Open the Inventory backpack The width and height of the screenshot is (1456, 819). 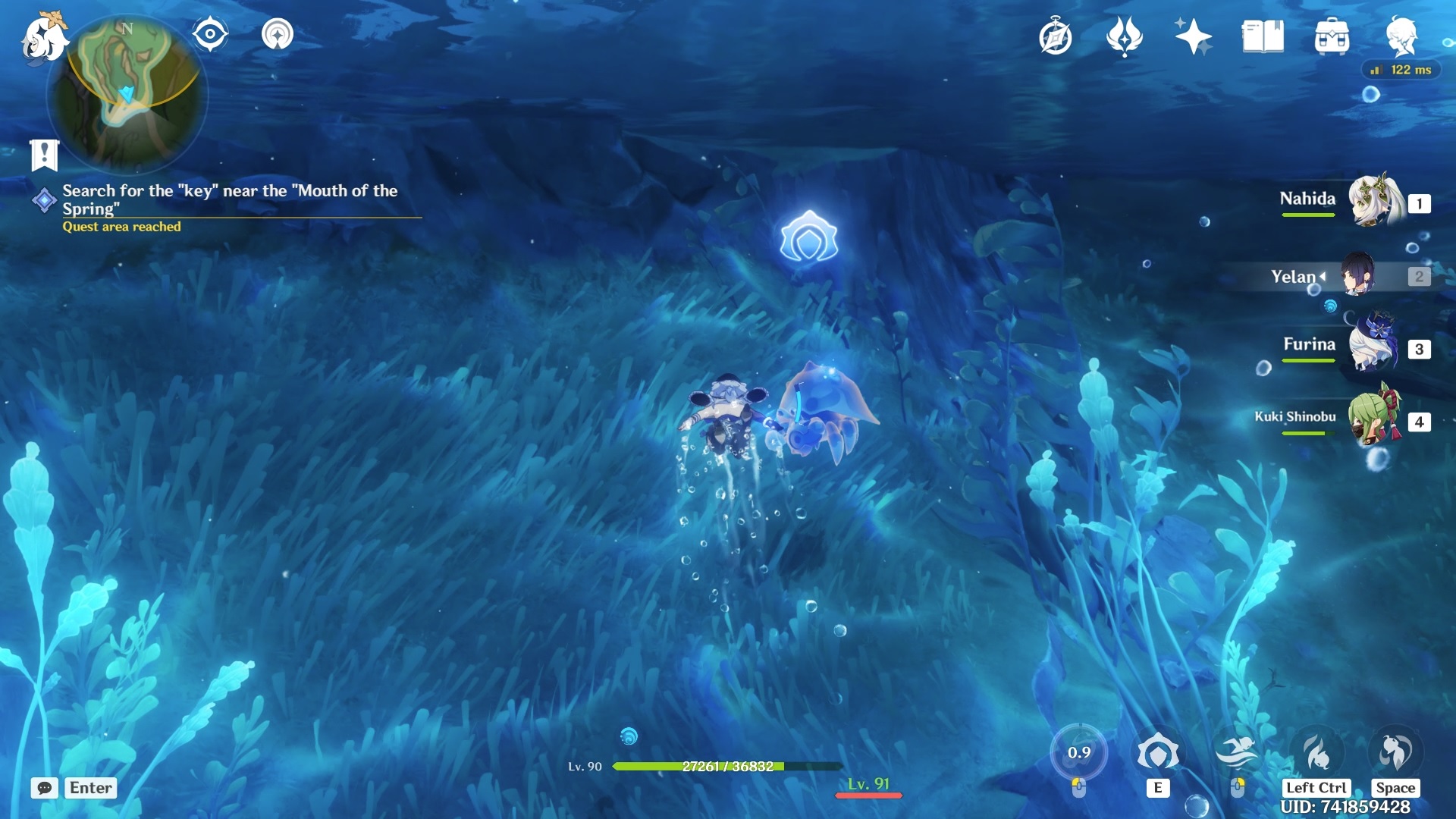pos(1332,36)
